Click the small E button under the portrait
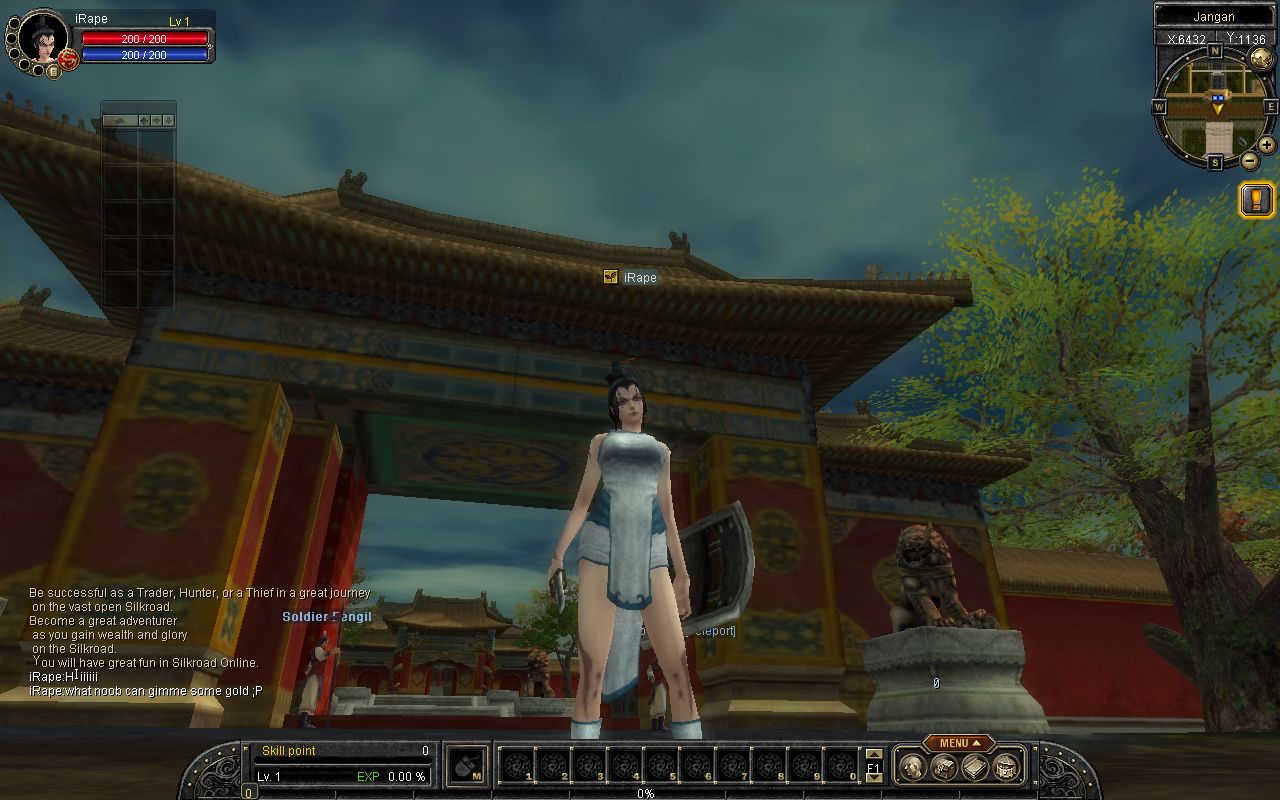Viewport: 1280px width, 800px height. 54,72
